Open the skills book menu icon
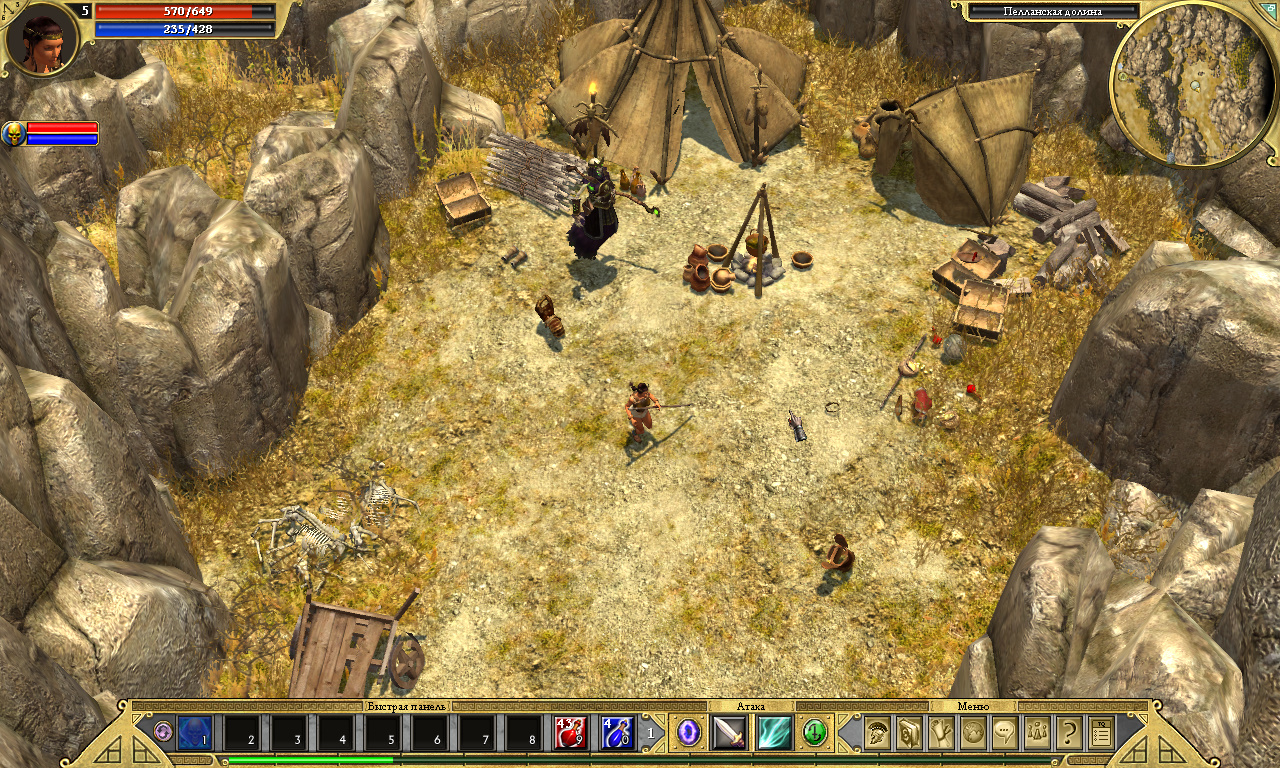 pyautogui.click(x=909, y=733)
